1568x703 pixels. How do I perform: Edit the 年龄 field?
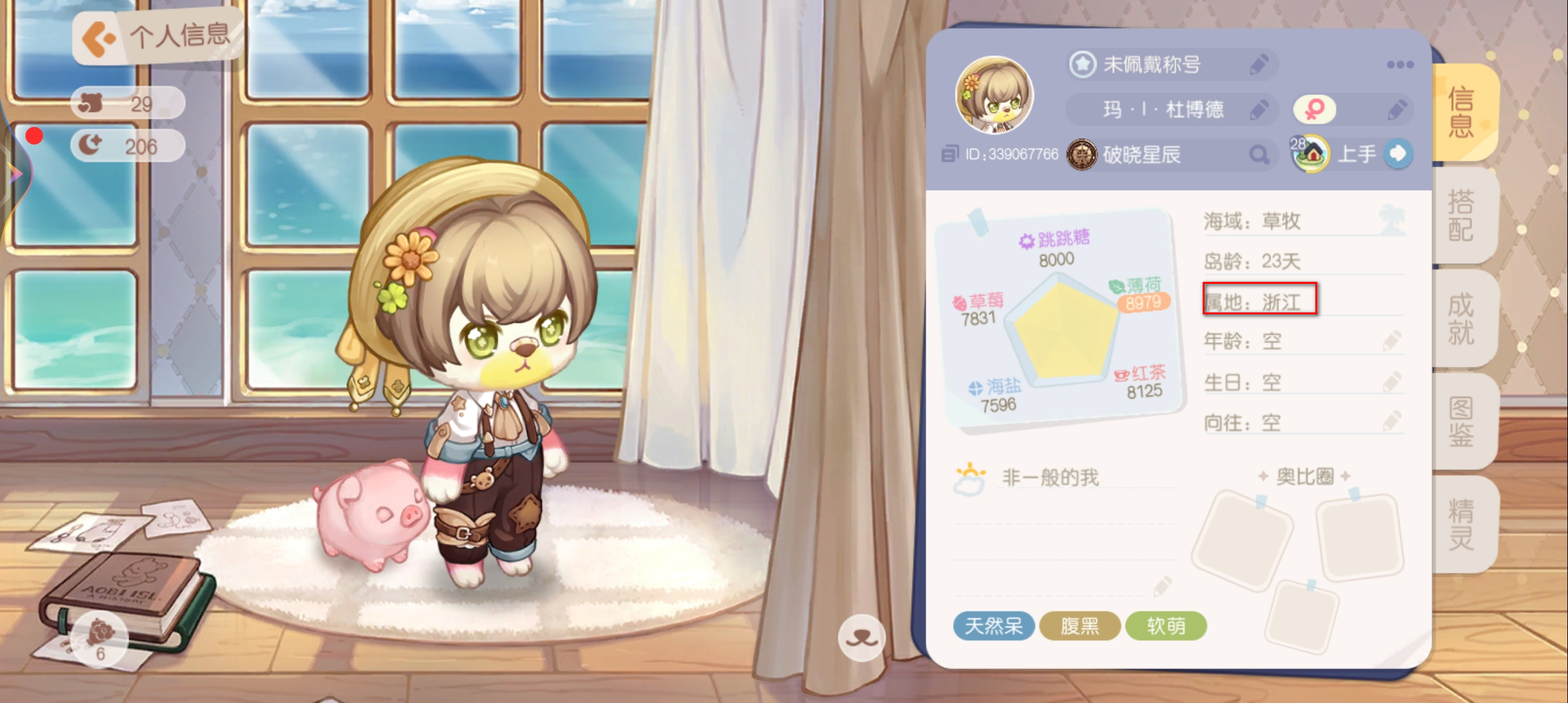click(x=1391, y=340)
